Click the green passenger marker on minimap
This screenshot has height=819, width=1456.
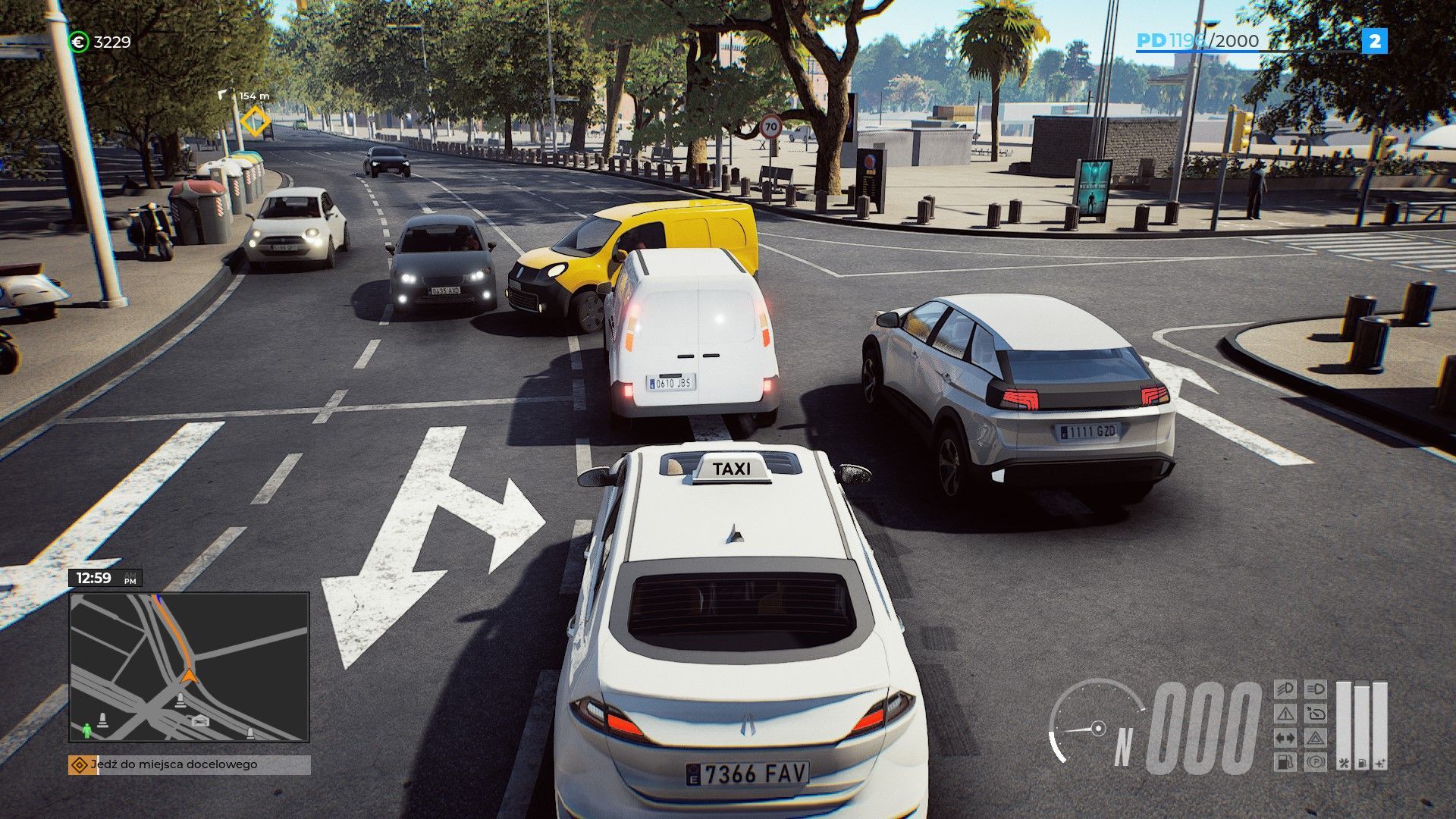[x=86, y=730]
